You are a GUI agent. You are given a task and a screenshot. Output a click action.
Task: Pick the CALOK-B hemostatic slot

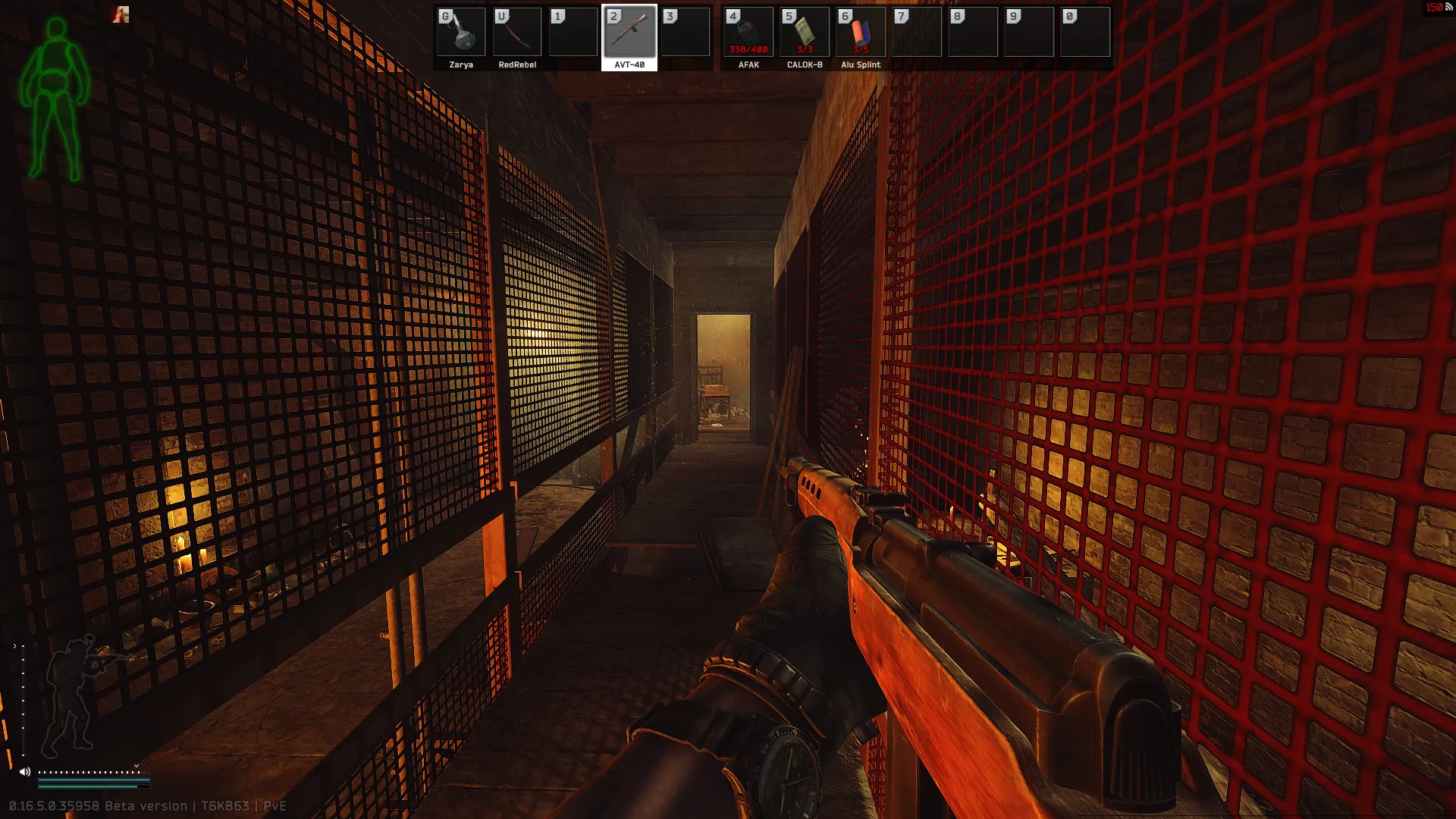point(804,33)
